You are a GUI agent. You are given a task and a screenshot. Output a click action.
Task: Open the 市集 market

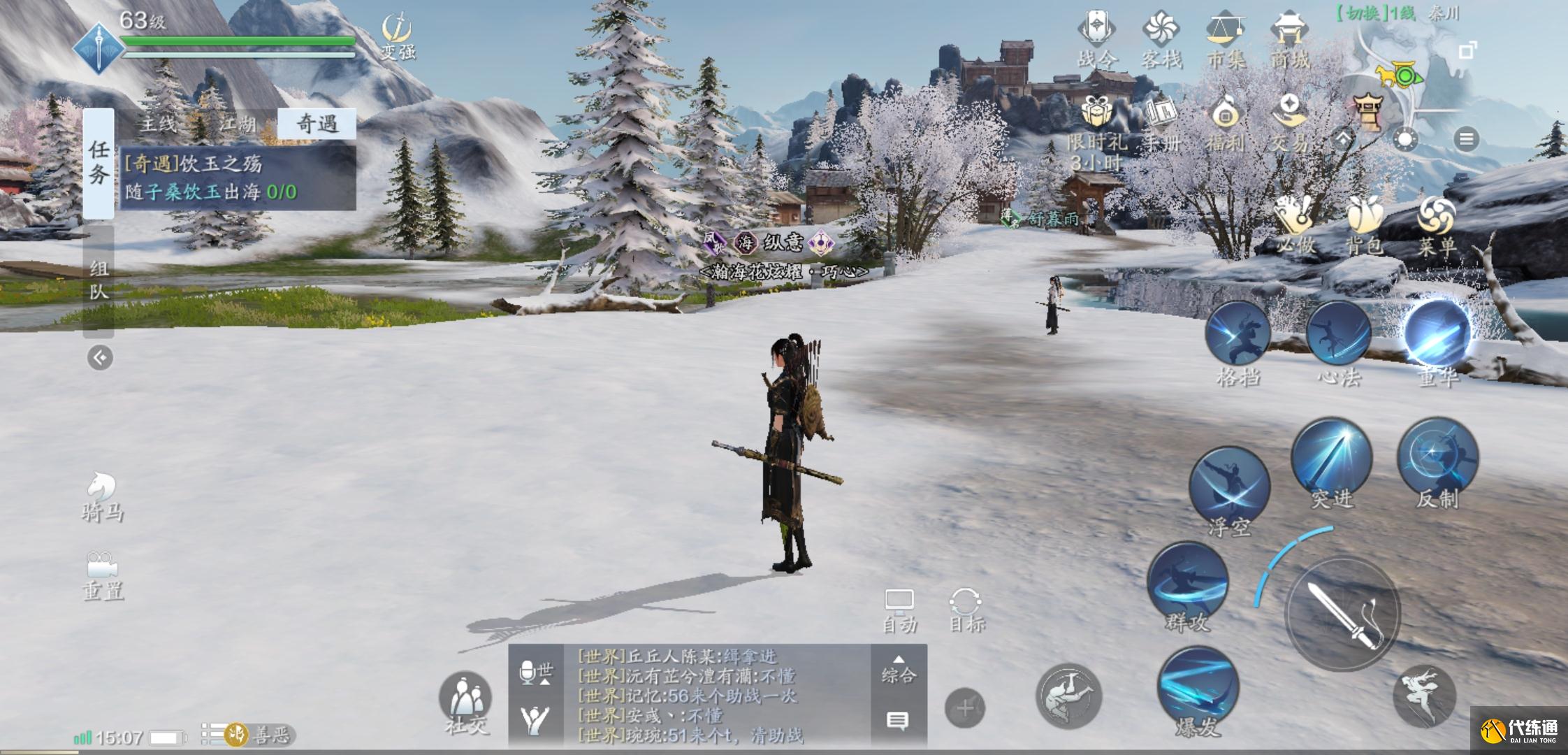pyautogui.click(x=1226, y=40)
